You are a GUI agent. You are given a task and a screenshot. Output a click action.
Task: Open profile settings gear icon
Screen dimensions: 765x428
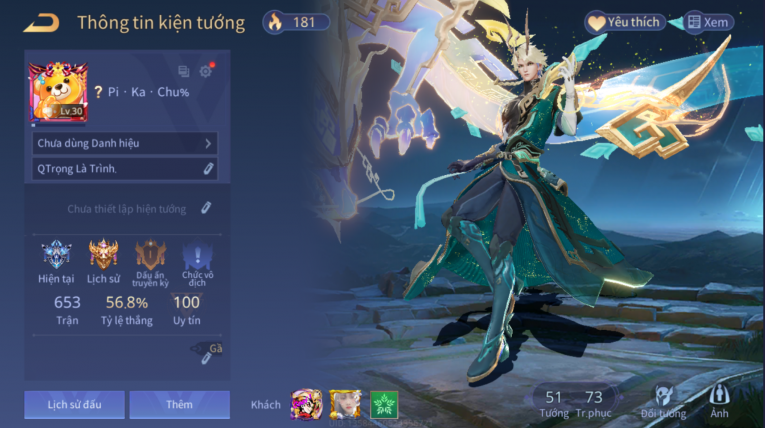coord(206,71)
